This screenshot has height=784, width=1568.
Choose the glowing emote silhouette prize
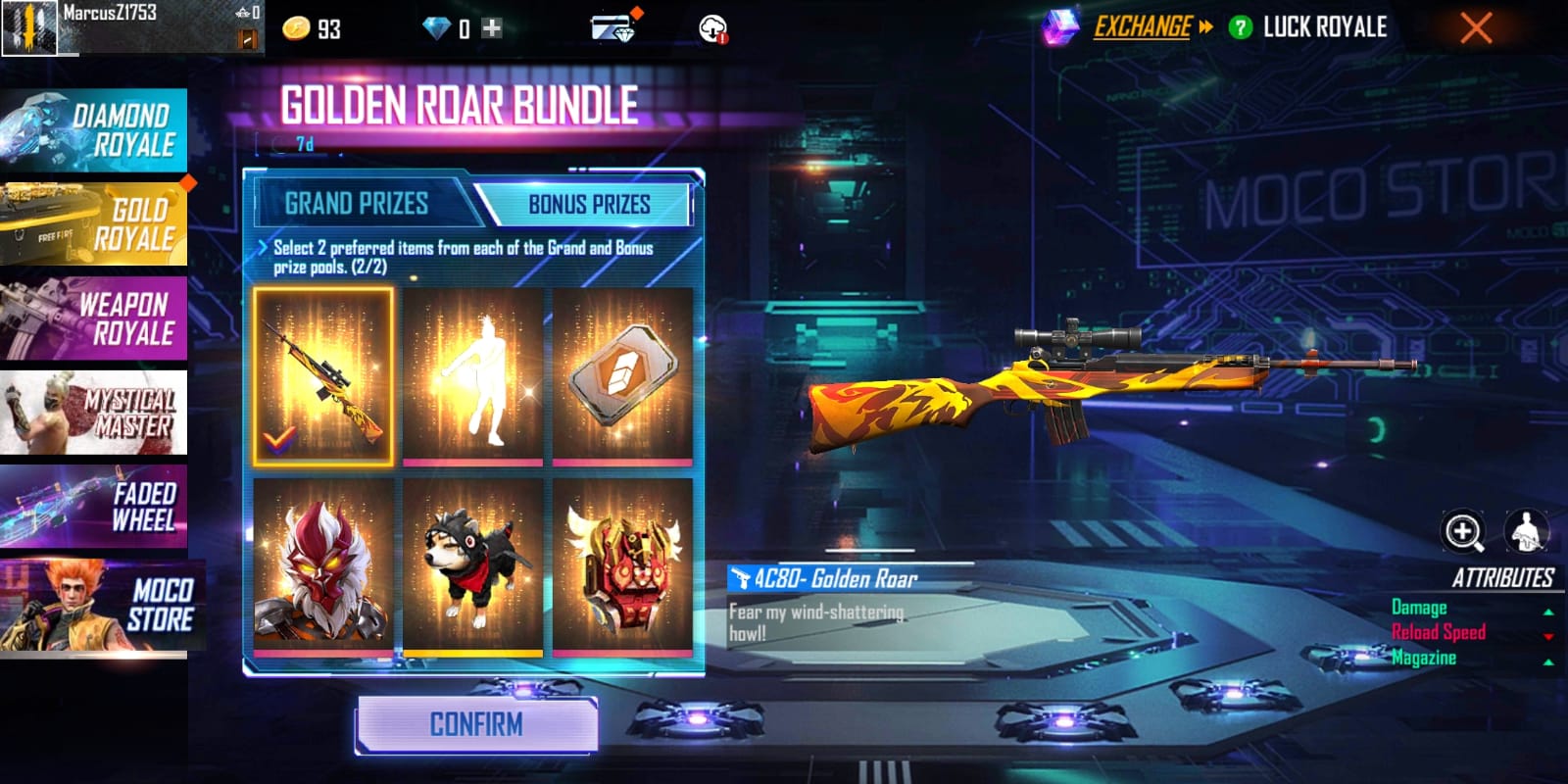click(x=472, y=376)
